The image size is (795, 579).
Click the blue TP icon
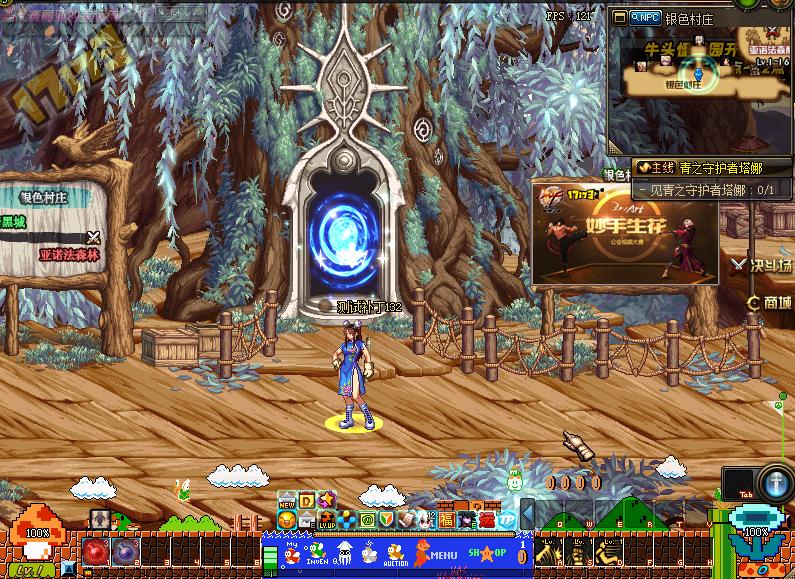506,520
